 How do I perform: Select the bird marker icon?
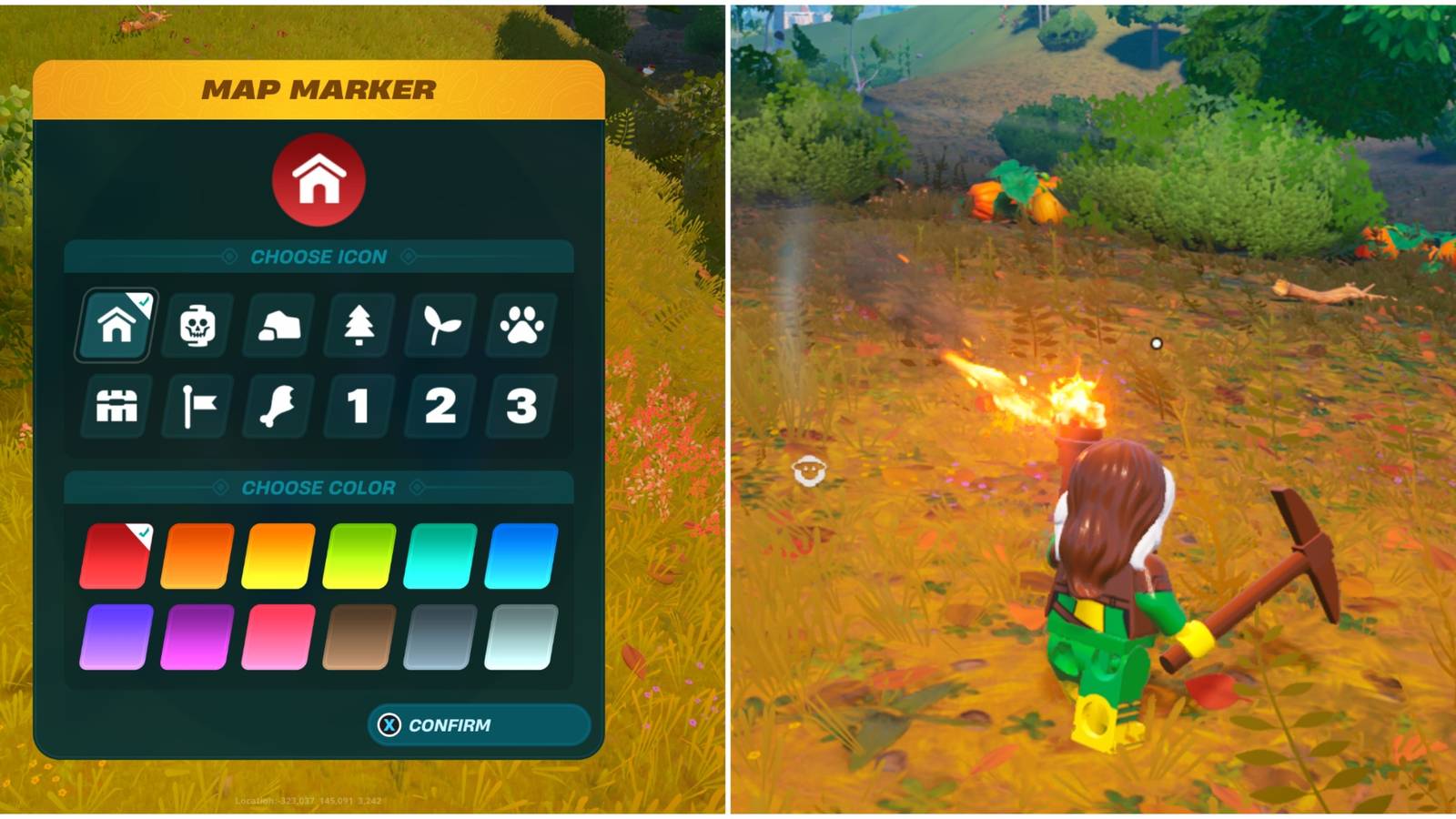(278, 407)
